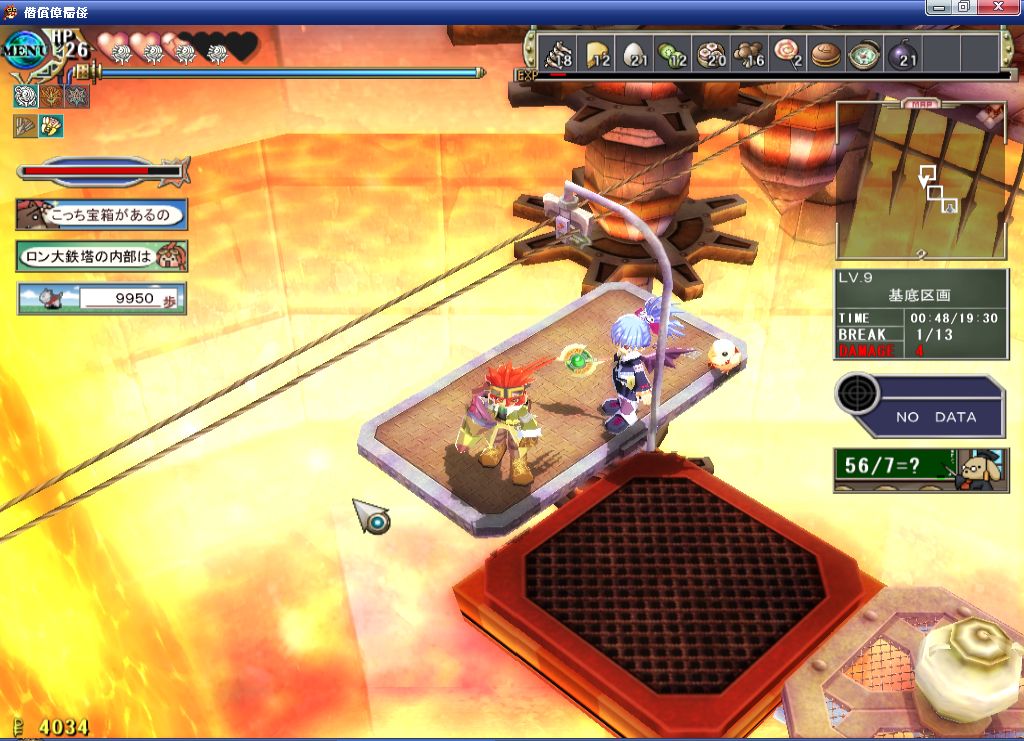Select the bones item slot
Viewport: 1024px width, 741px height.
click(558, 53)
